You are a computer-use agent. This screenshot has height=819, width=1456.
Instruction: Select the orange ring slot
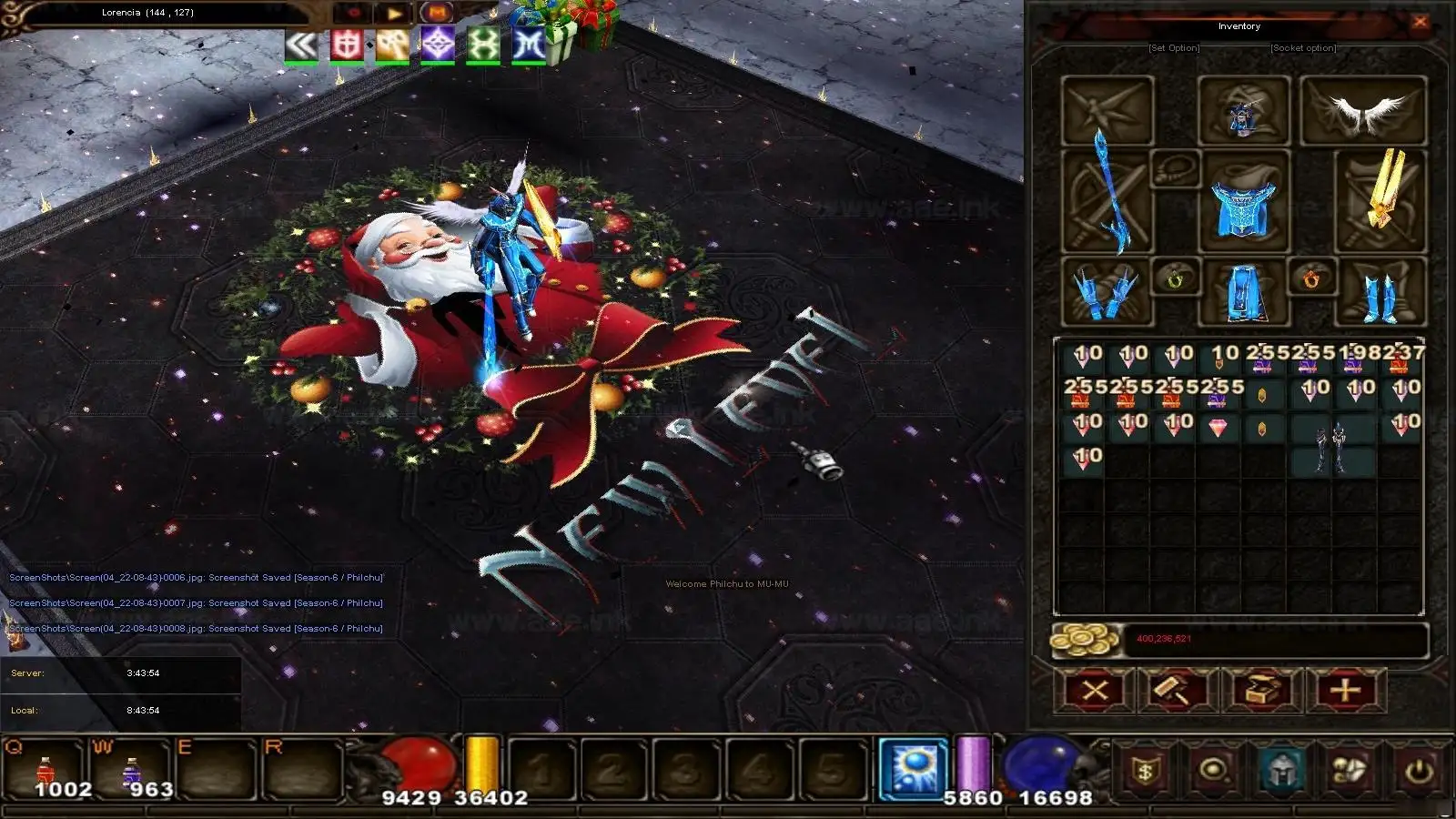tap(1311, 278)
